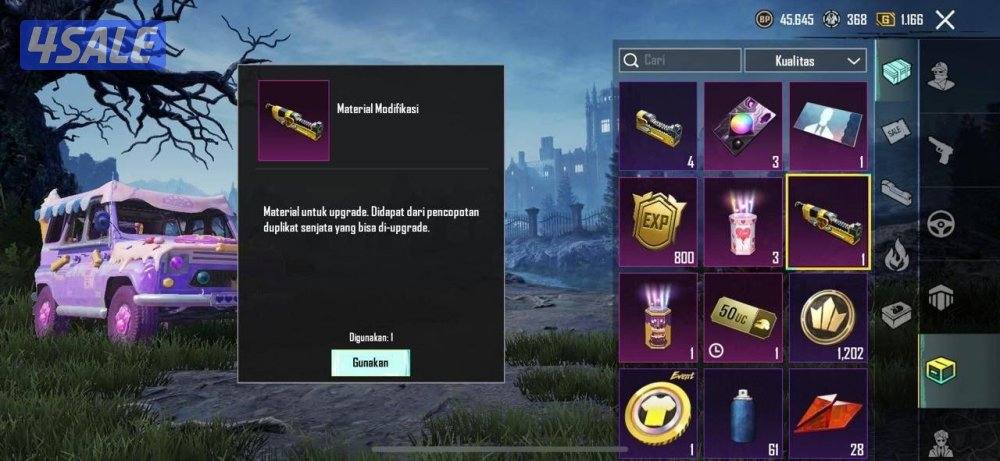Screen dimensions: 1000x461
Task: Select the 50 UC voucher slot
Action: click(742, 318)
